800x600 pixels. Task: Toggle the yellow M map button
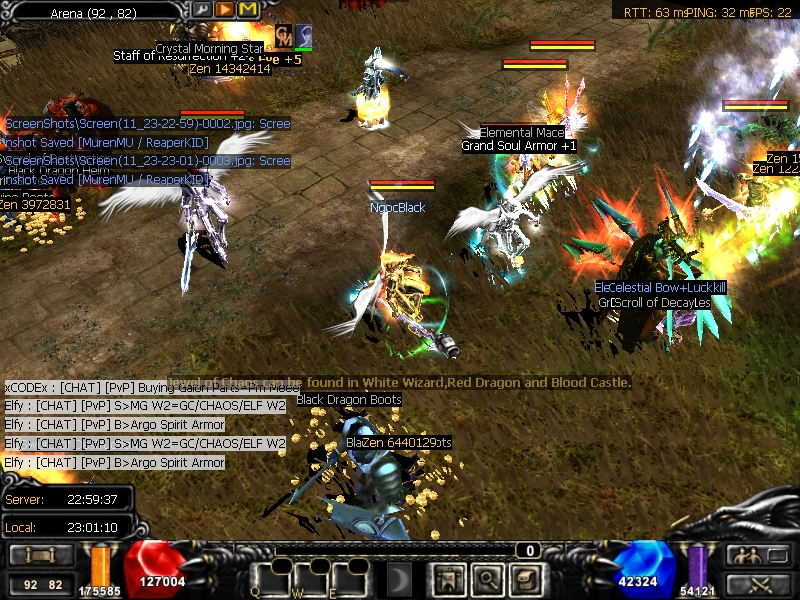coord(247,10)
